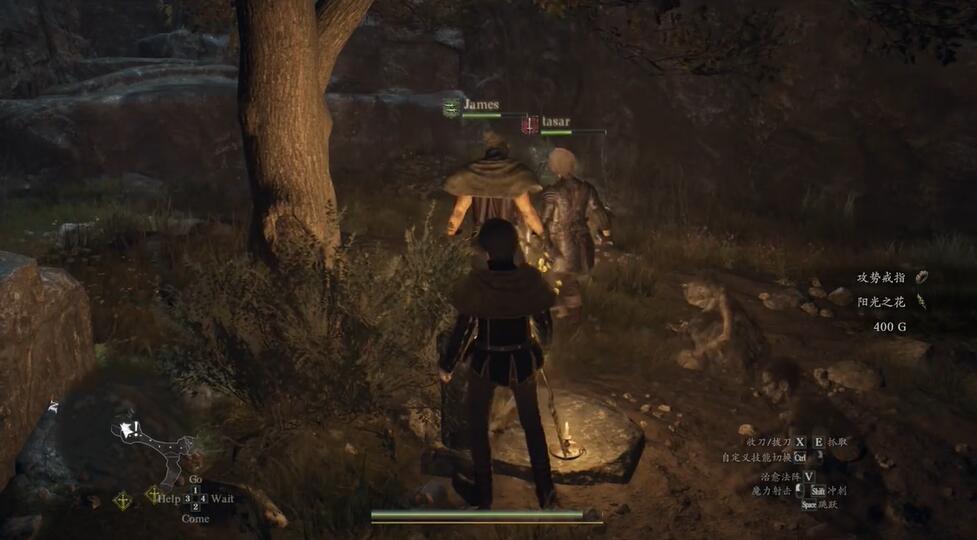The image size is (977, 540).
Task: Select the 阳光之花 flower loot entry
Action: 881,301
